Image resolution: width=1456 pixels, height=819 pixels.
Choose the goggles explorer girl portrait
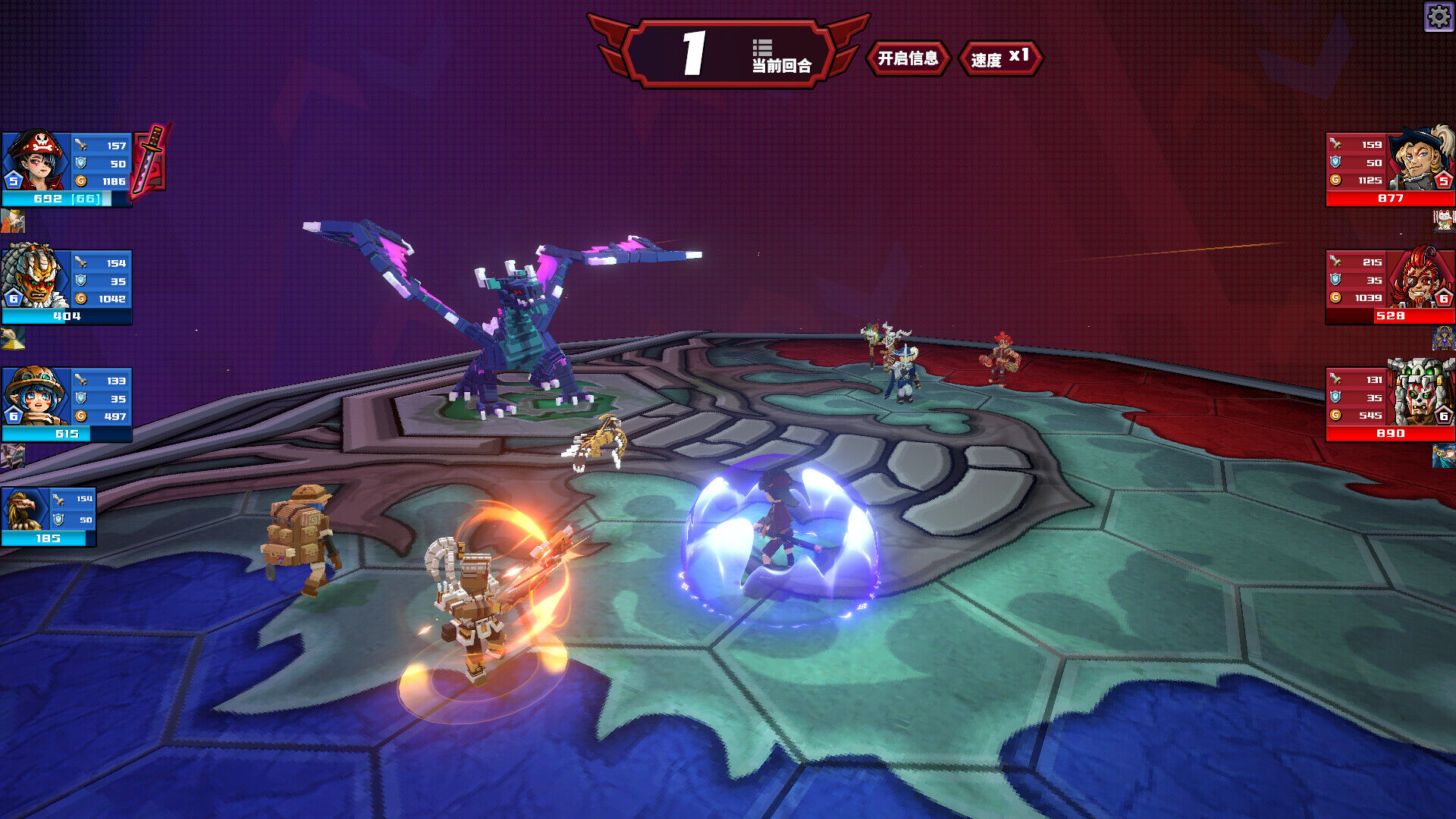(36, 395)
